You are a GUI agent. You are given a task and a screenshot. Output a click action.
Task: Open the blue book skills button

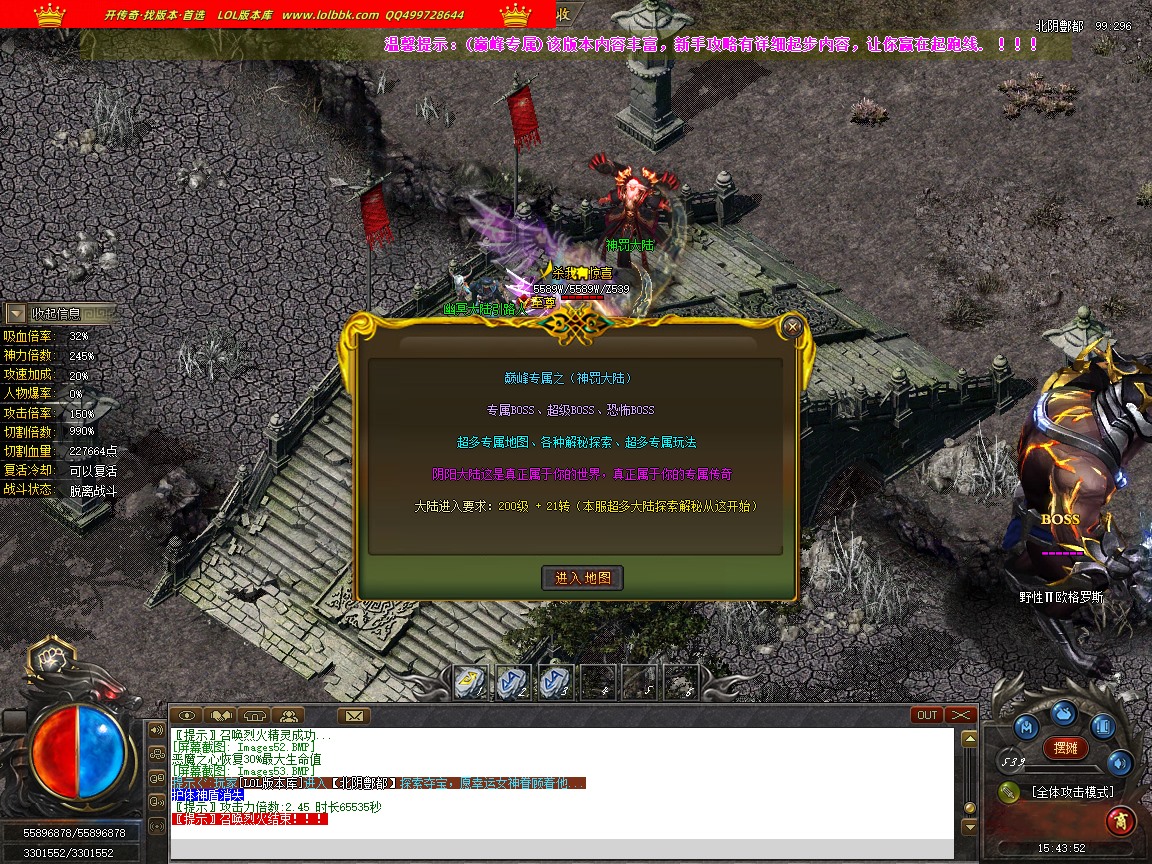(x=1103, y=727)
